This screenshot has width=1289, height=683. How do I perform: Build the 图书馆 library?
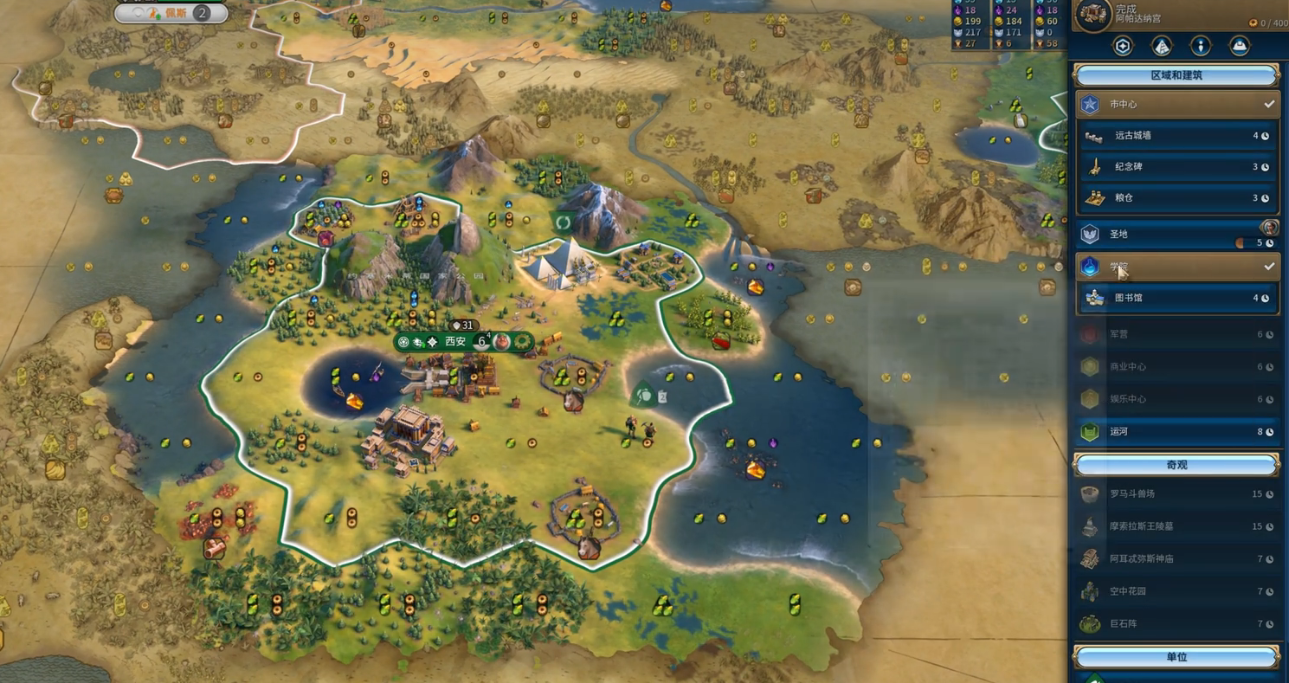[x=1176, y=298]
